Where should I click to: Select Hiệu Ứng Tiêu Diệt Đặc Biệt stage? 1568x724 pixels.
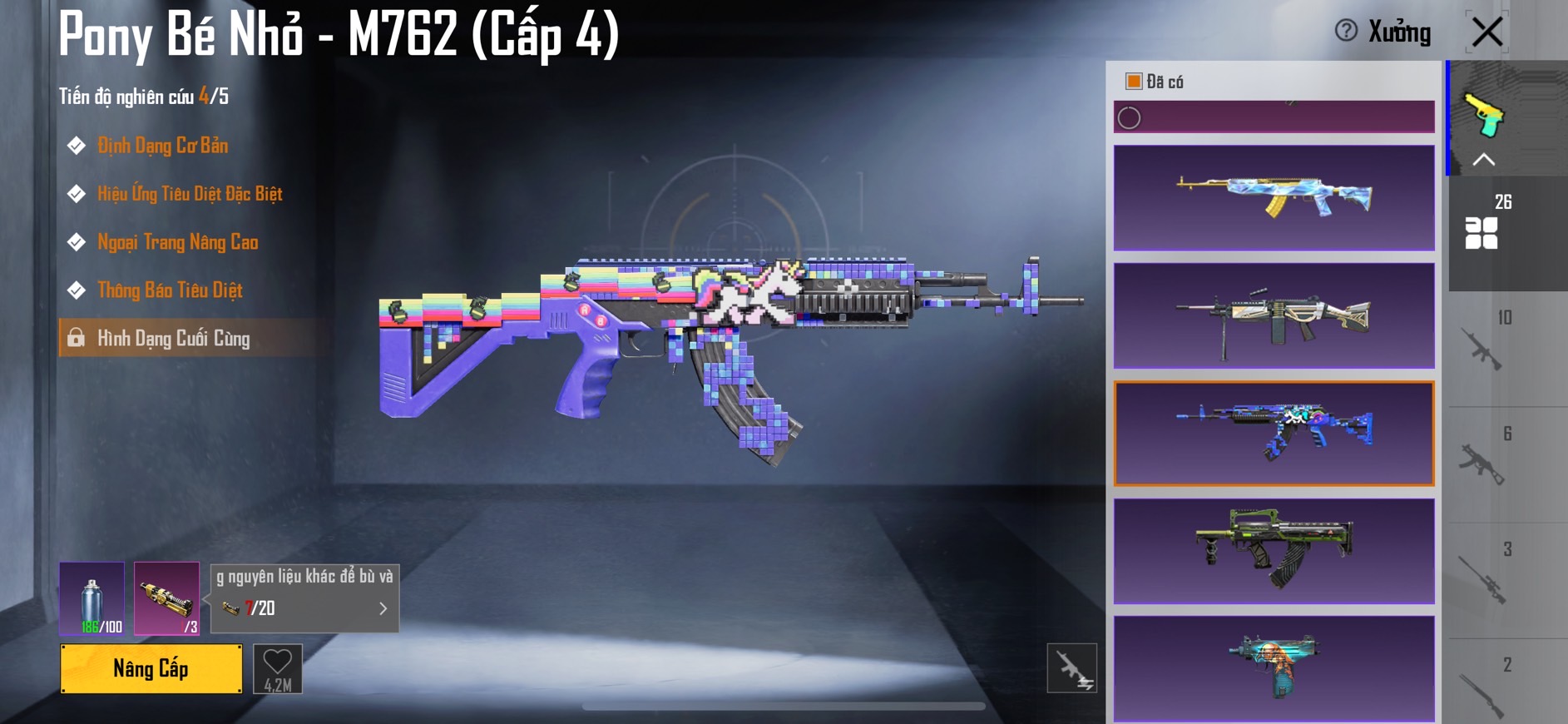click(190, 194)
